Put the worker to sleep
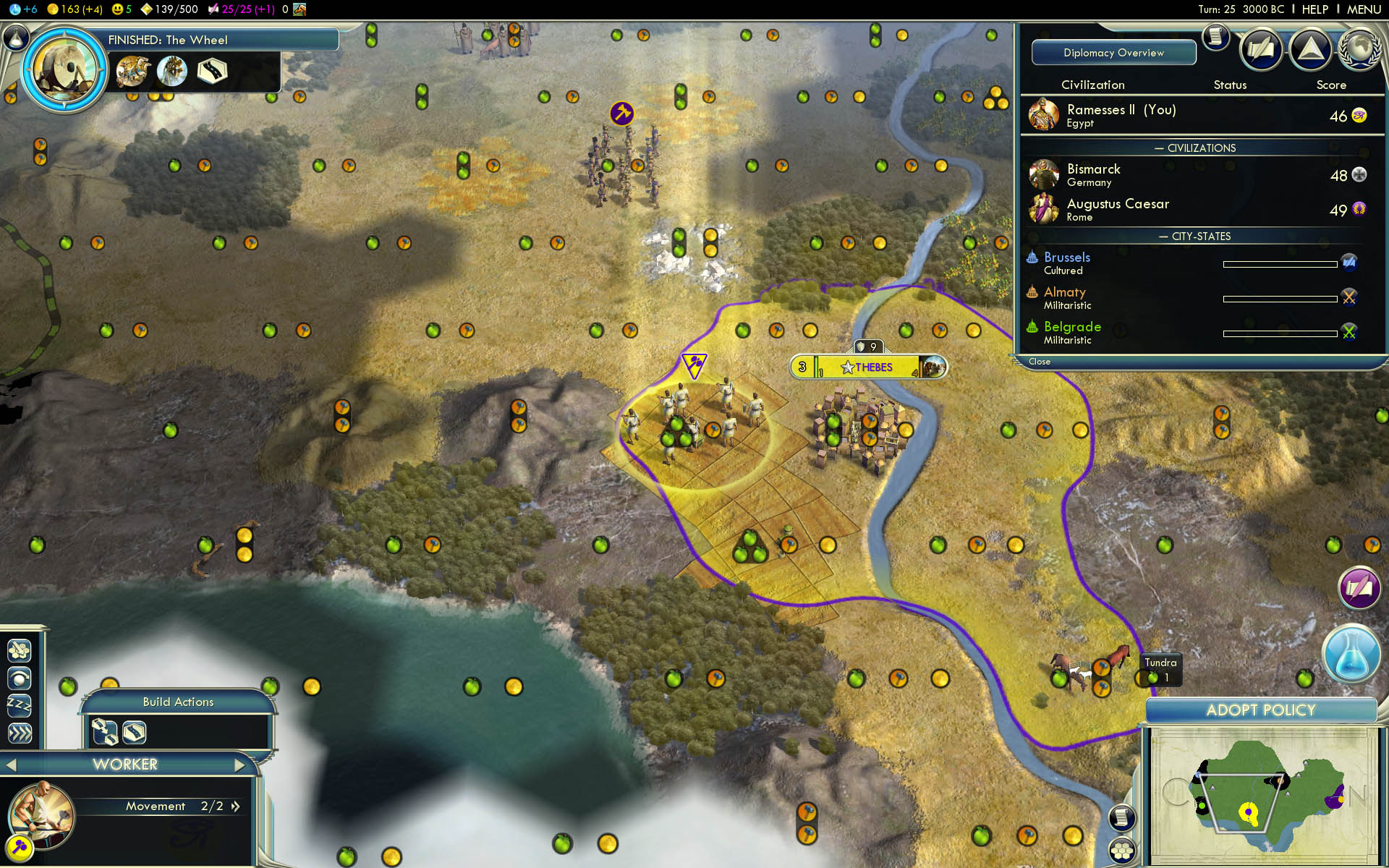 coord(20,705)
